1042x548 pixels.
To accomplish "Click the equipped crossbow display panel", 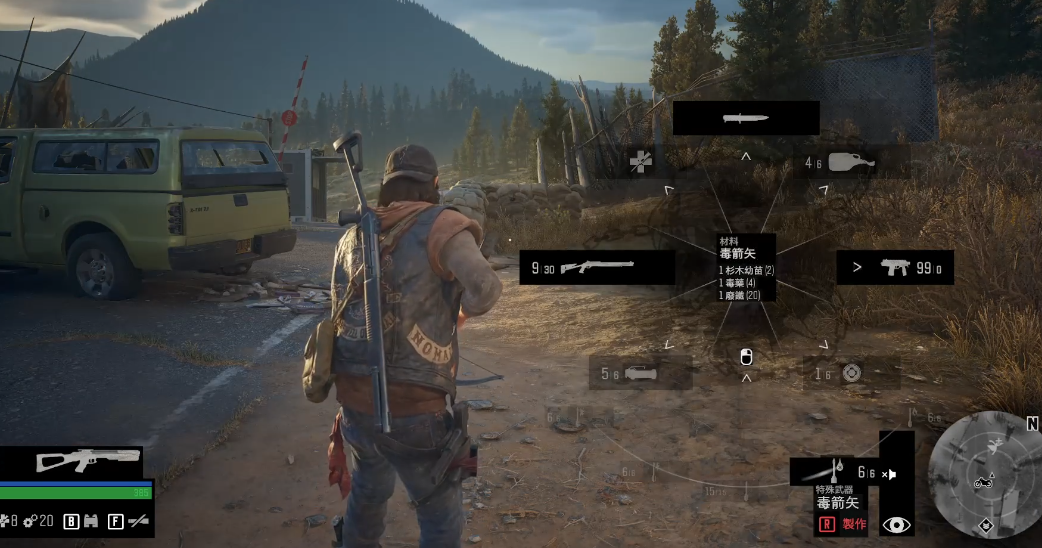I will (x=72, y=461).
